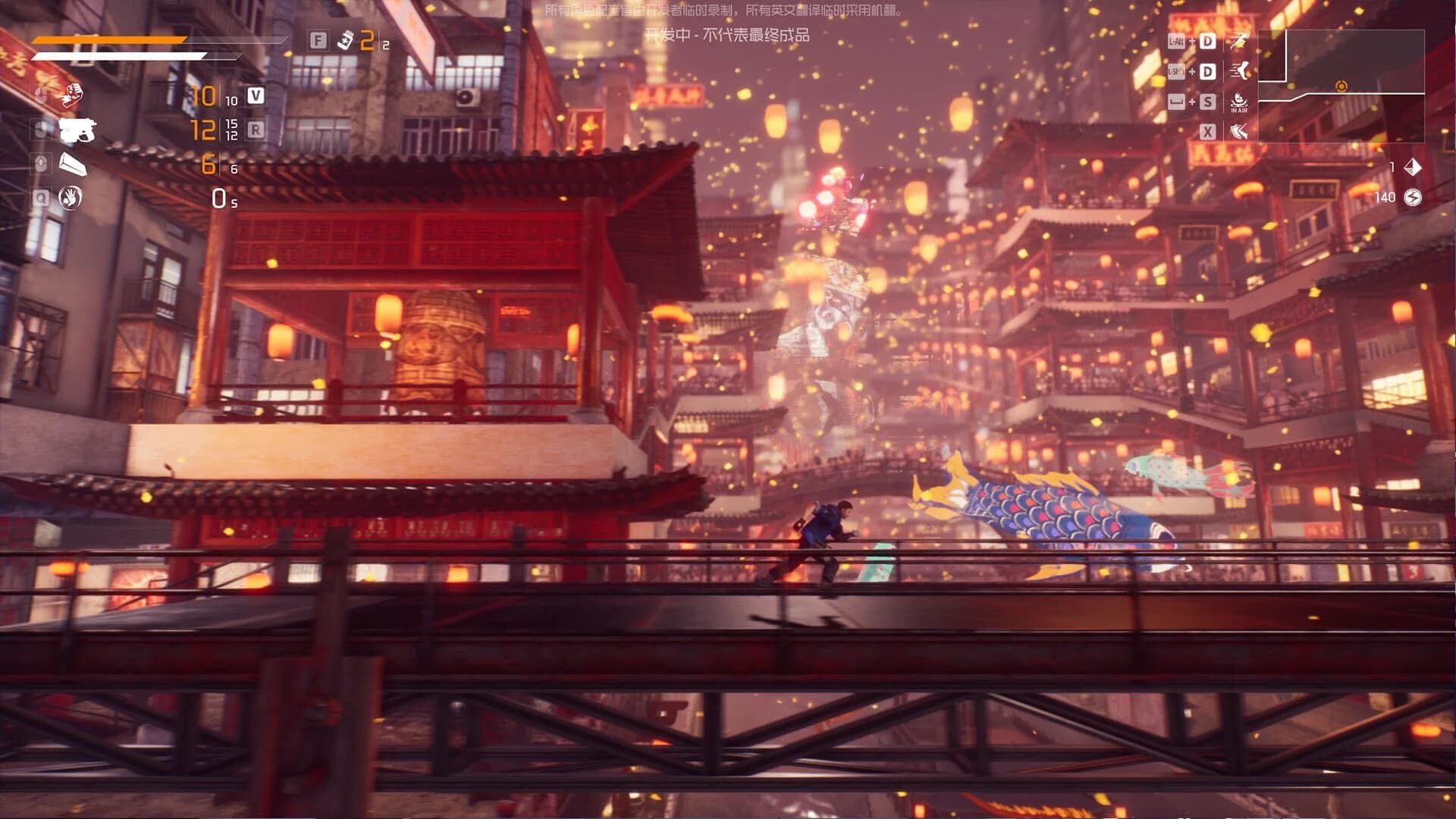Image resolution: width=1456 pixels, height=819 pixels.
Task: Select the melee fist ability icon
Action: (x=73, y=96)
